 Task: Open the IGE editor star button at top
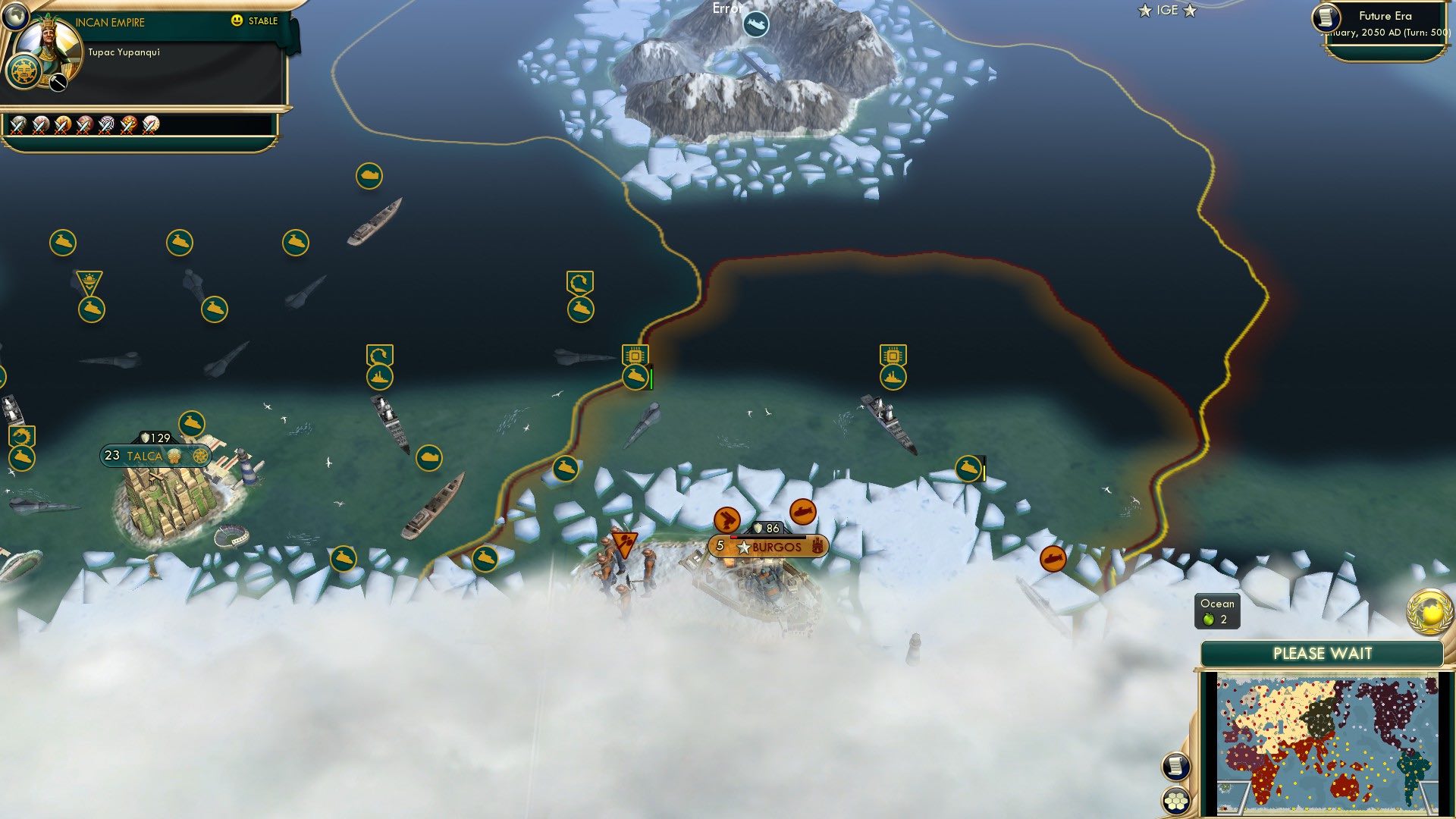click(1167, 11)
